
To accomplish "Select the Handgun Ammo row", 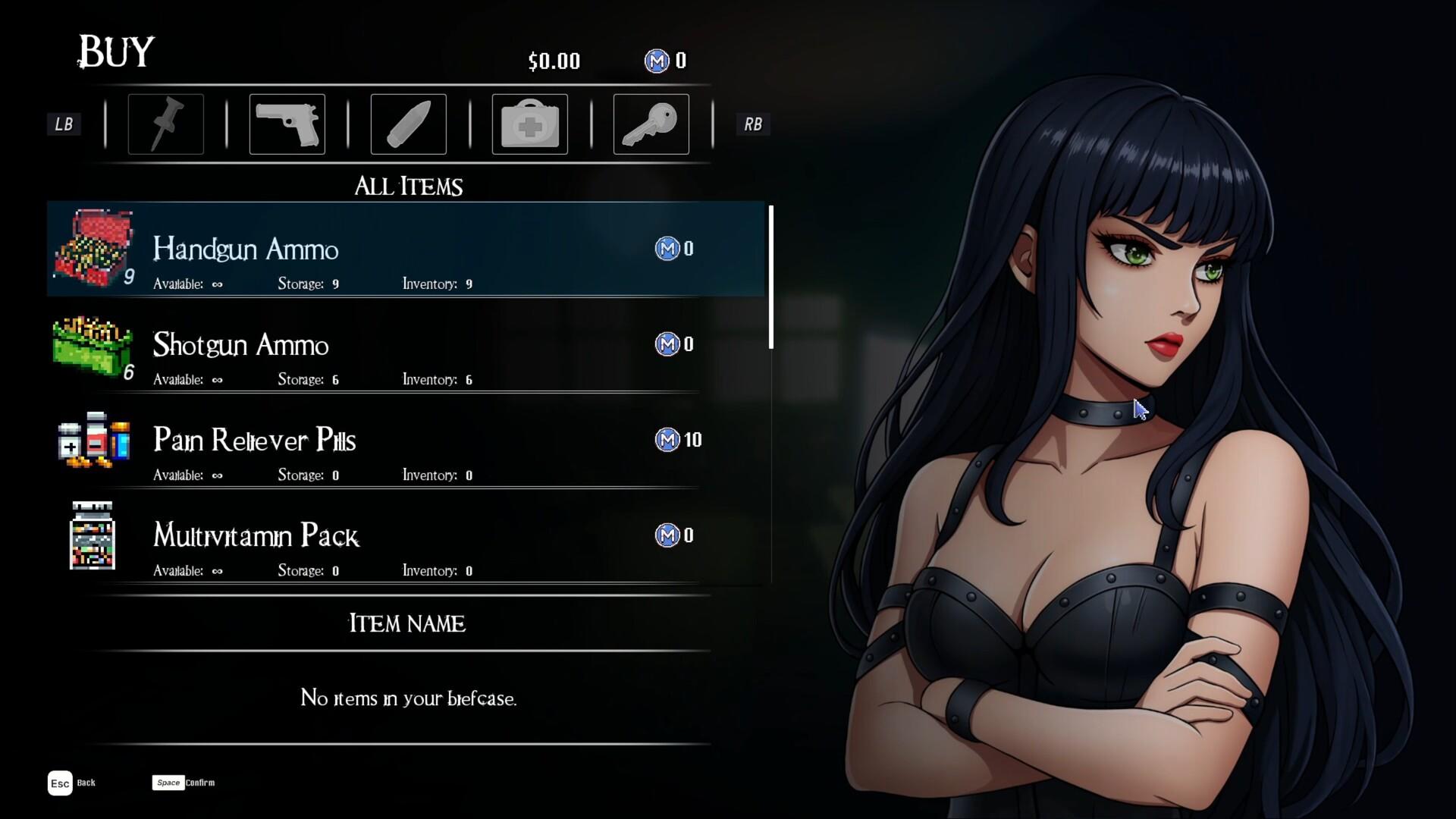I will (406, 249).
